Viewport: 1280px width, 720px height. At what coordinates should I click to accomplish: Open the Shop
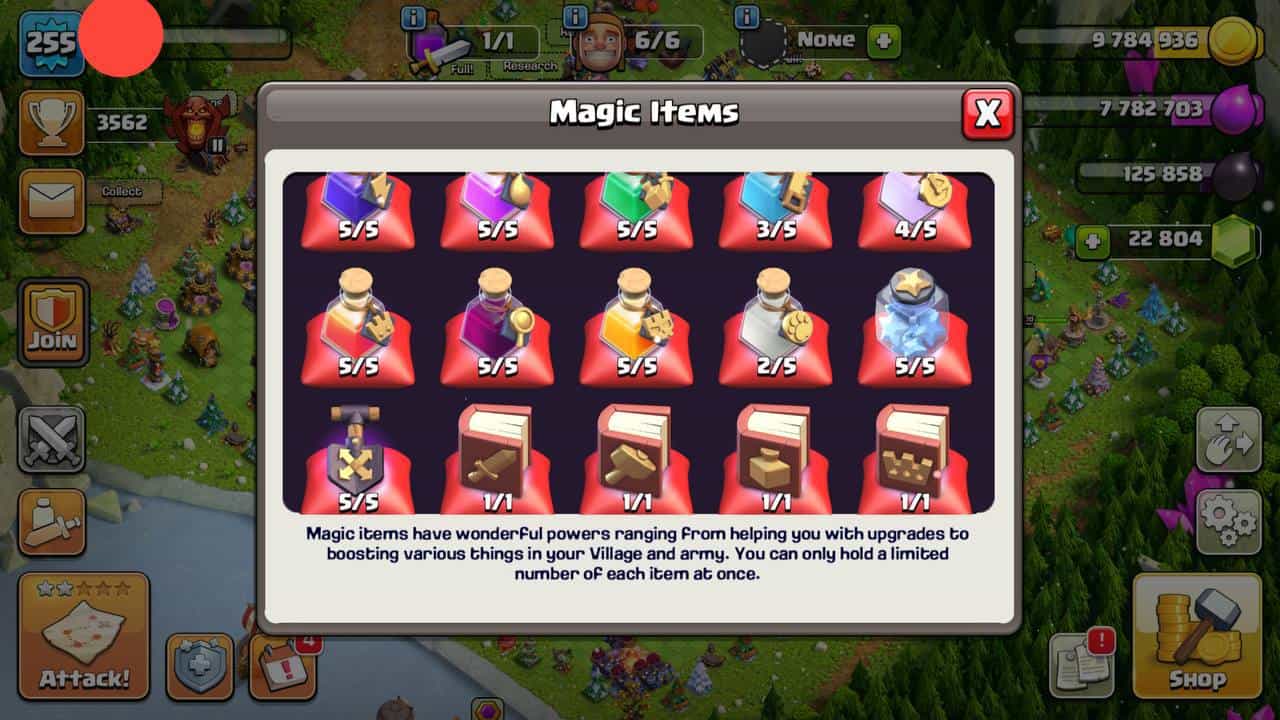coord(1197,635)
